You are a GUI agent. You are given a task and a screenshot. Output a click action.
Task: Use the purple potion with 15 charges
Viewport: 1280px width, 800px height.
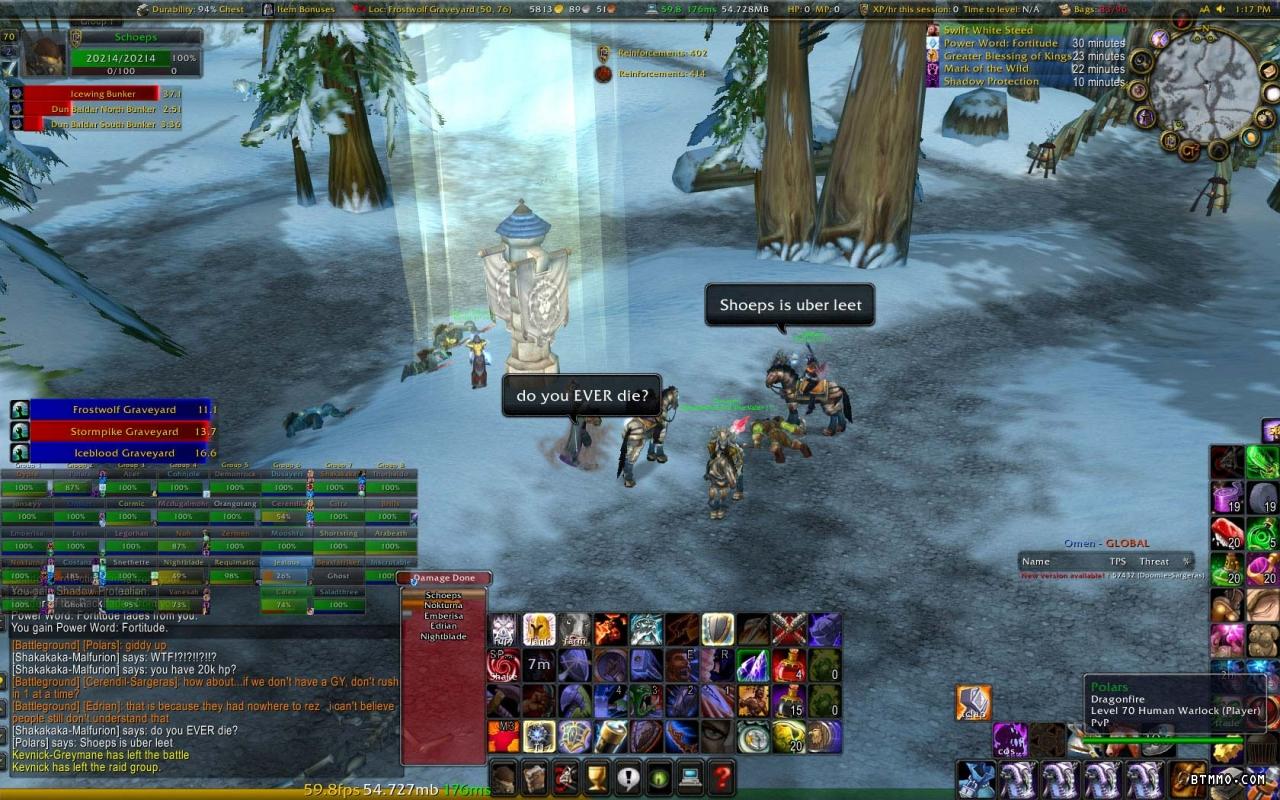click(x=789, y=701)
